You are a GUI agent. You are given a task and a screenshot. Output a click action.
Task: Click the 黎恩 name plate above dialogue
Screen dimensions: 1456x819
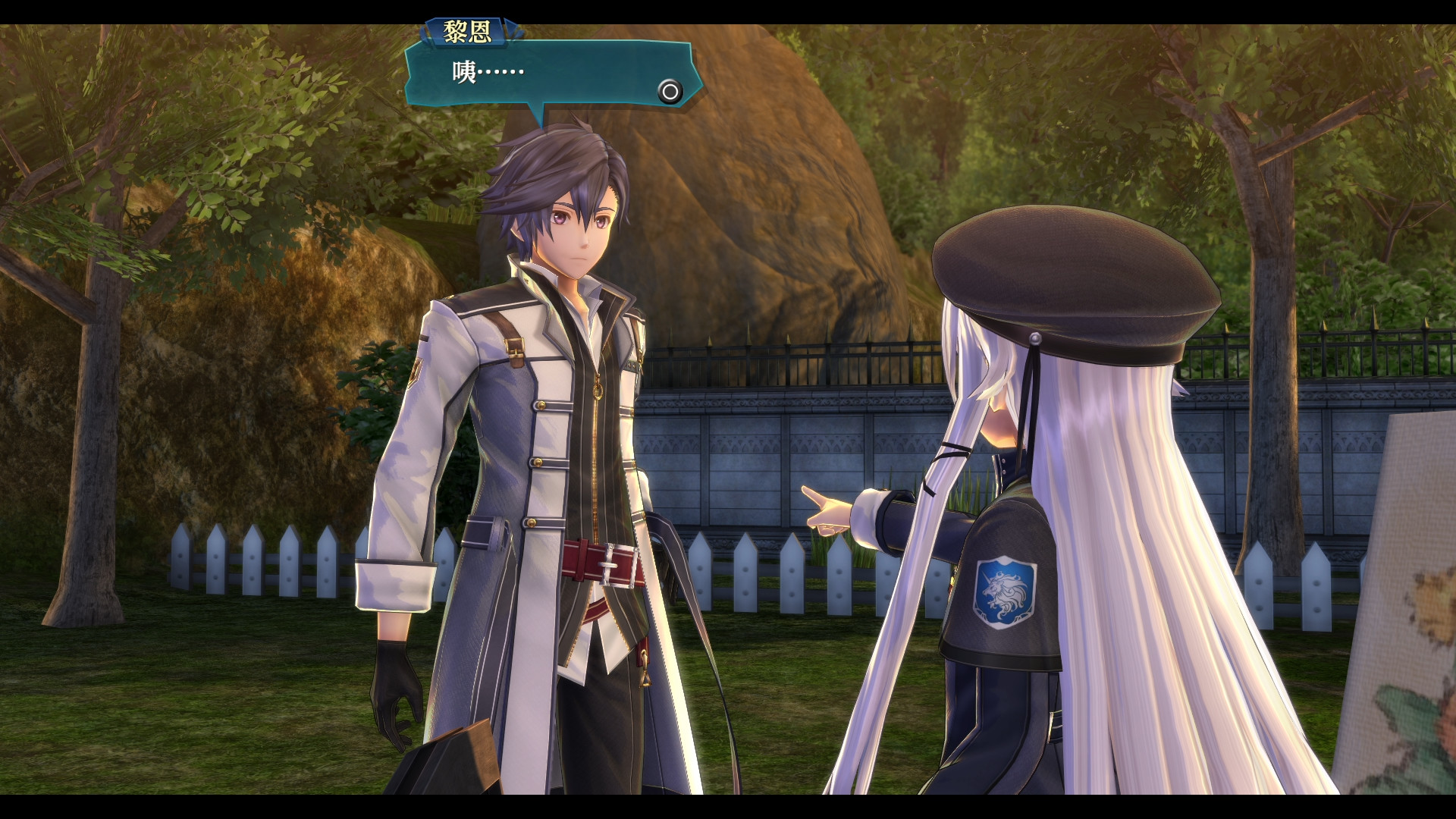pos(465,30)
